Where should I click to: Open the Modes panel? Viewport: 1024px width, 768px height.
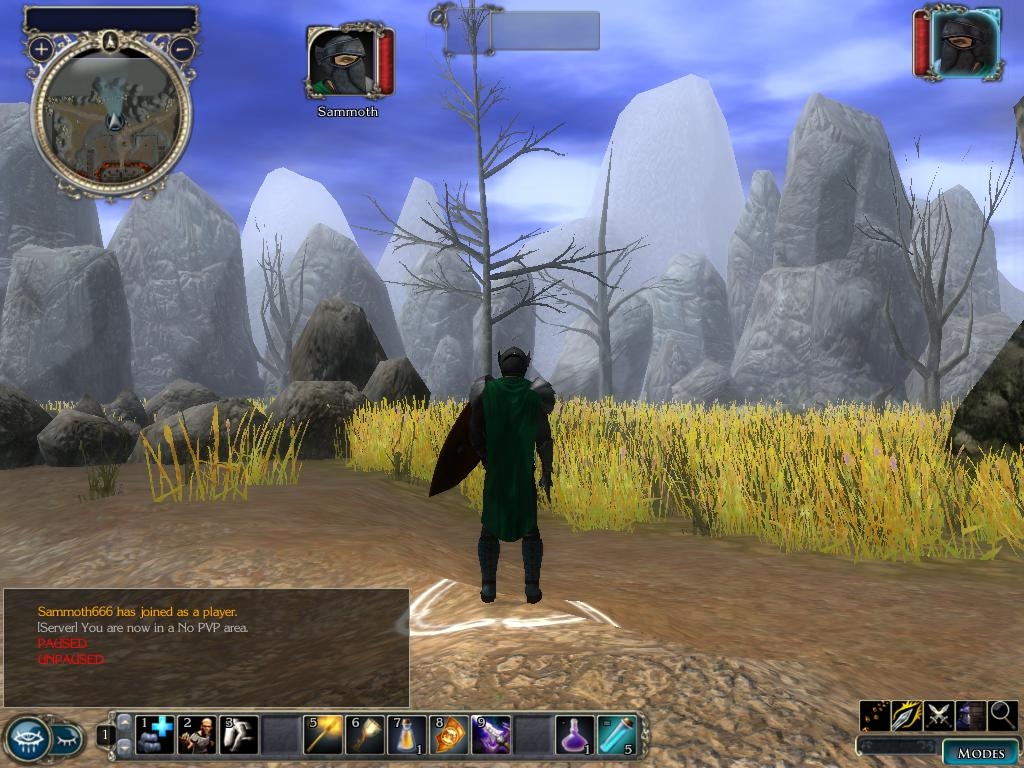coord(979,753)
